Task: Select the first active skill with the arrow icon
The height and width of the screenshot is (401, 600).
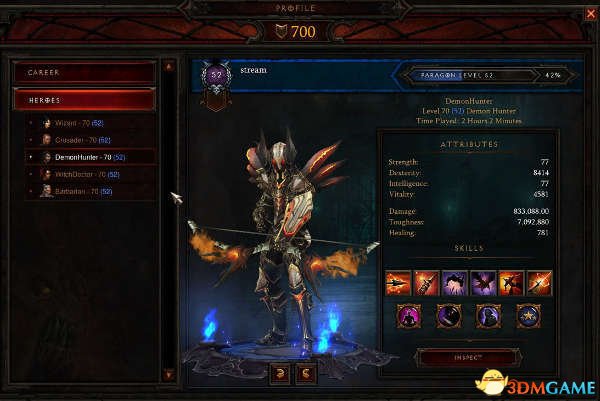Action: tap(399, 283)
